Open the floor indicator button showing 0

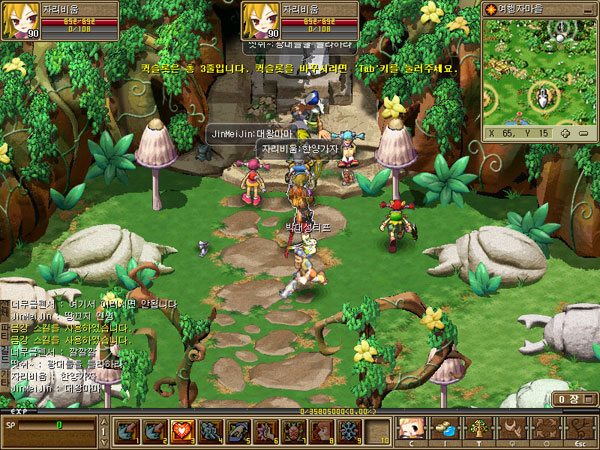pyautogui.click(x=568, y=399)
